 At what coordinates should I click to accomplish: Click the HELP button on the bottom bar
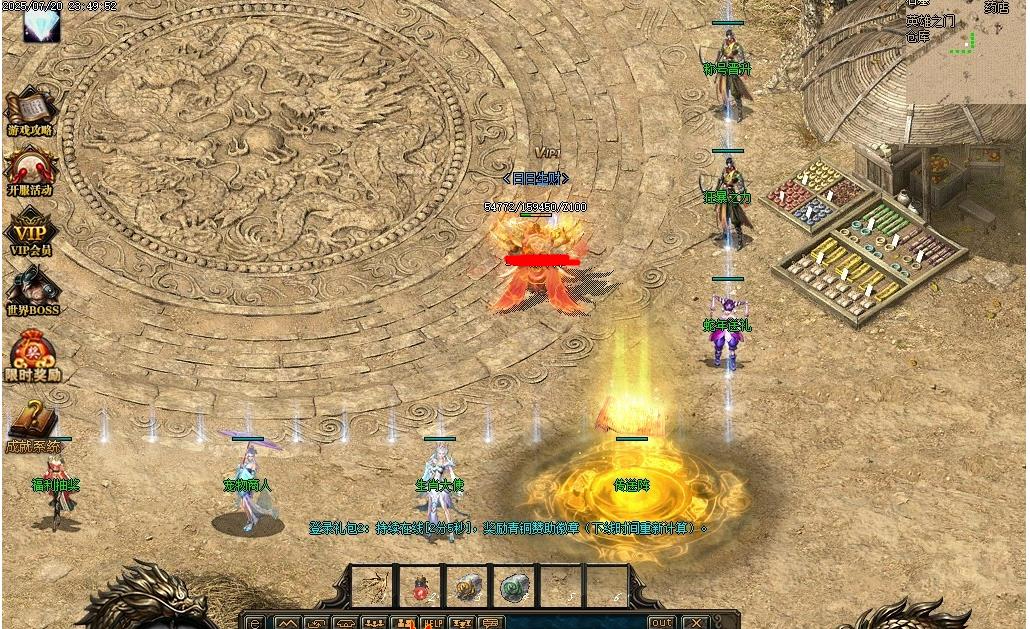(x=433, y=622)
